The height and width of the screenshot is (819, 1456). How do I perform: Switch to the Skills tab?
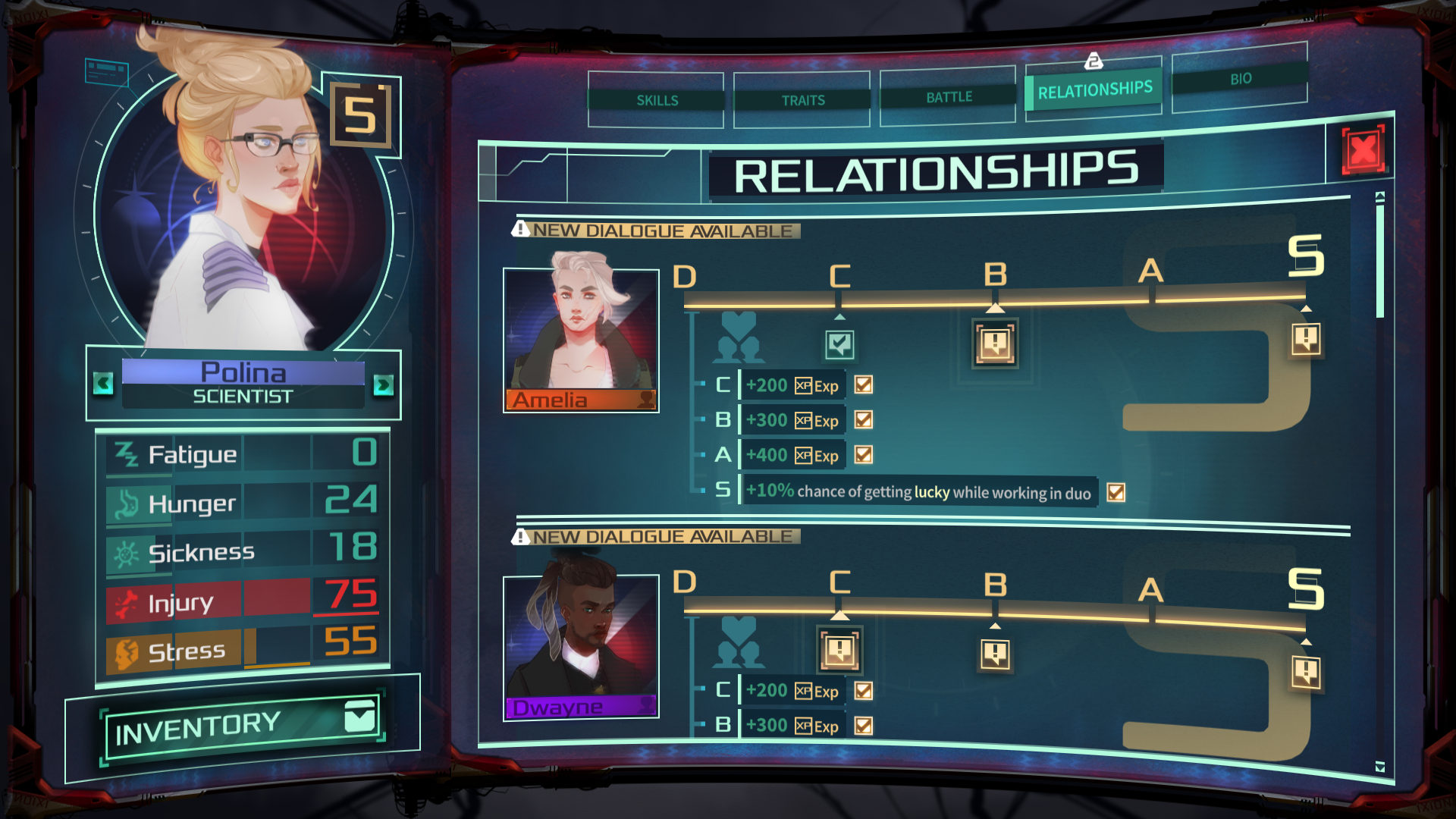657,100
